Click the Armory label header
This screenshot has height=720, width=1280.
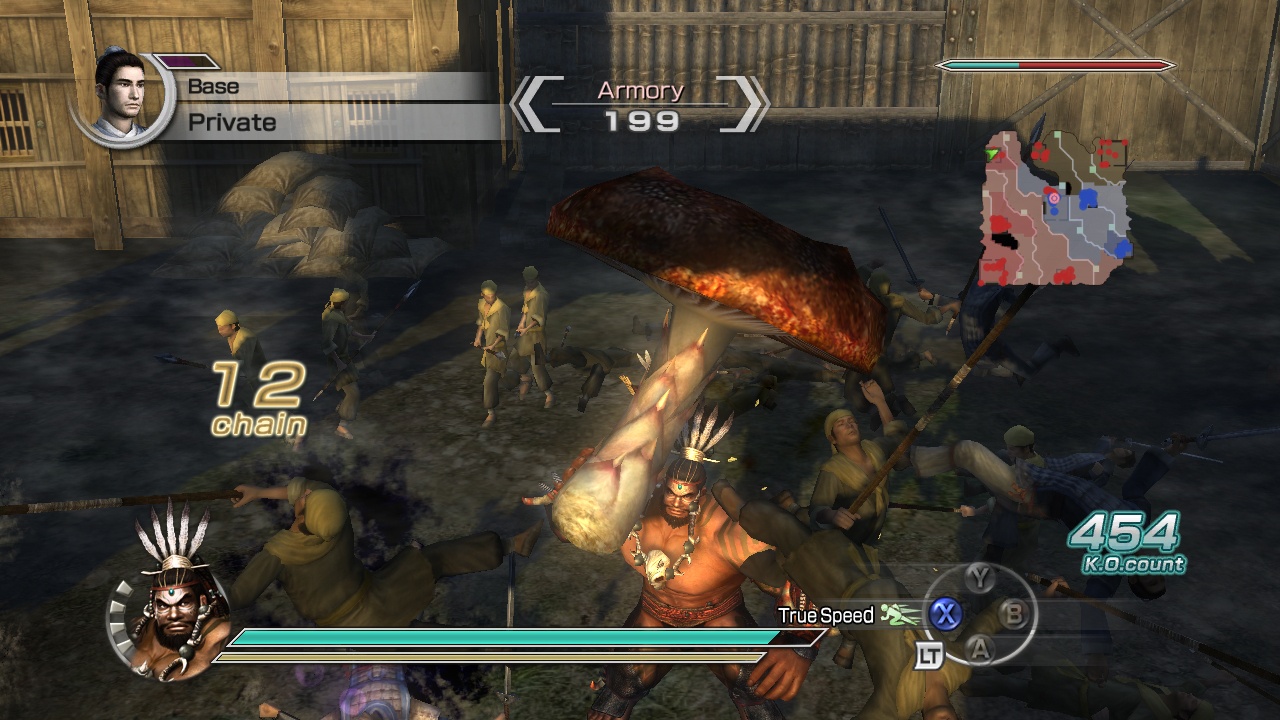pos(639,91)
